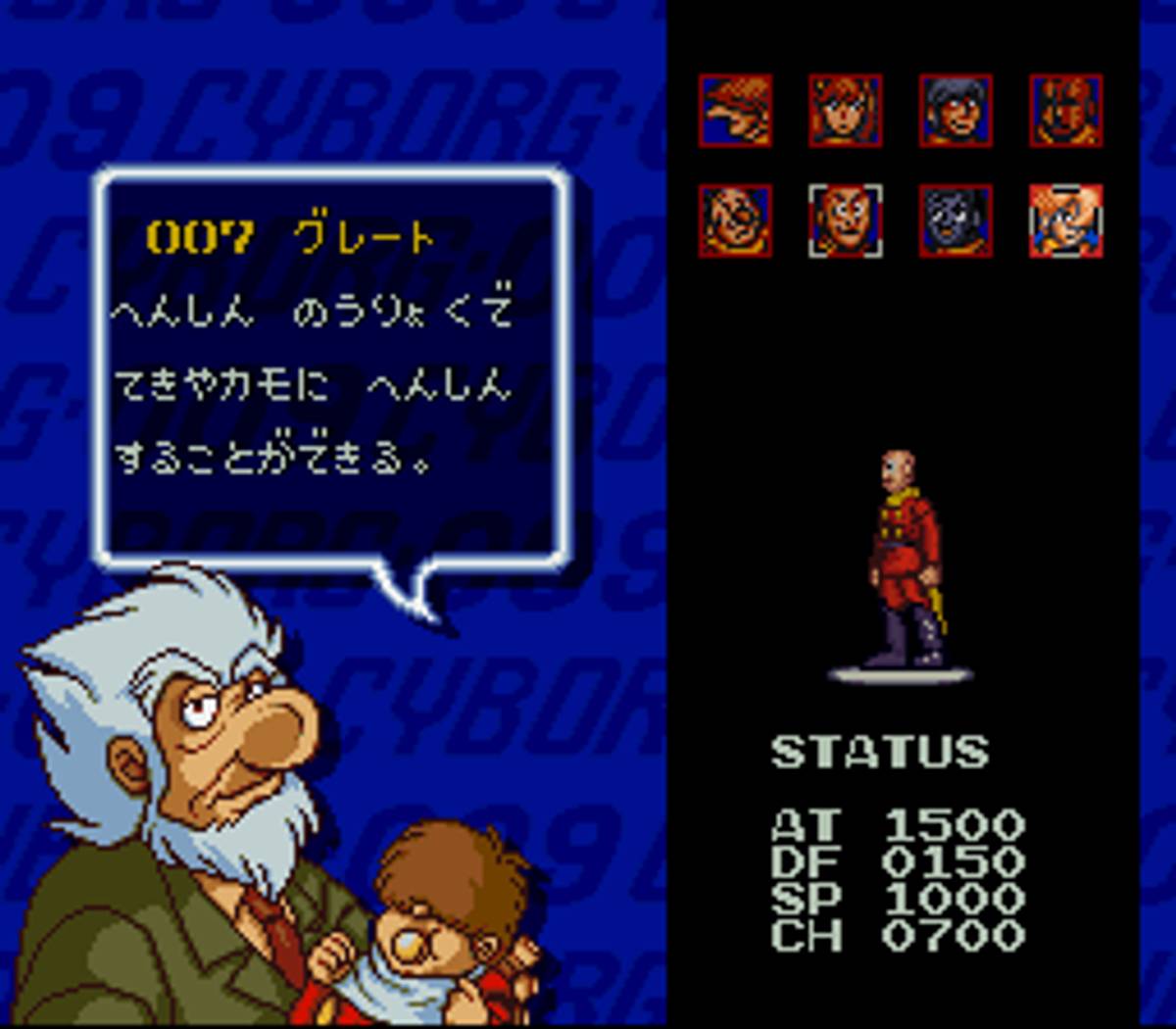
Task: Choose the 003 Francoise girl portrait
Action: [x=846, y=111]
